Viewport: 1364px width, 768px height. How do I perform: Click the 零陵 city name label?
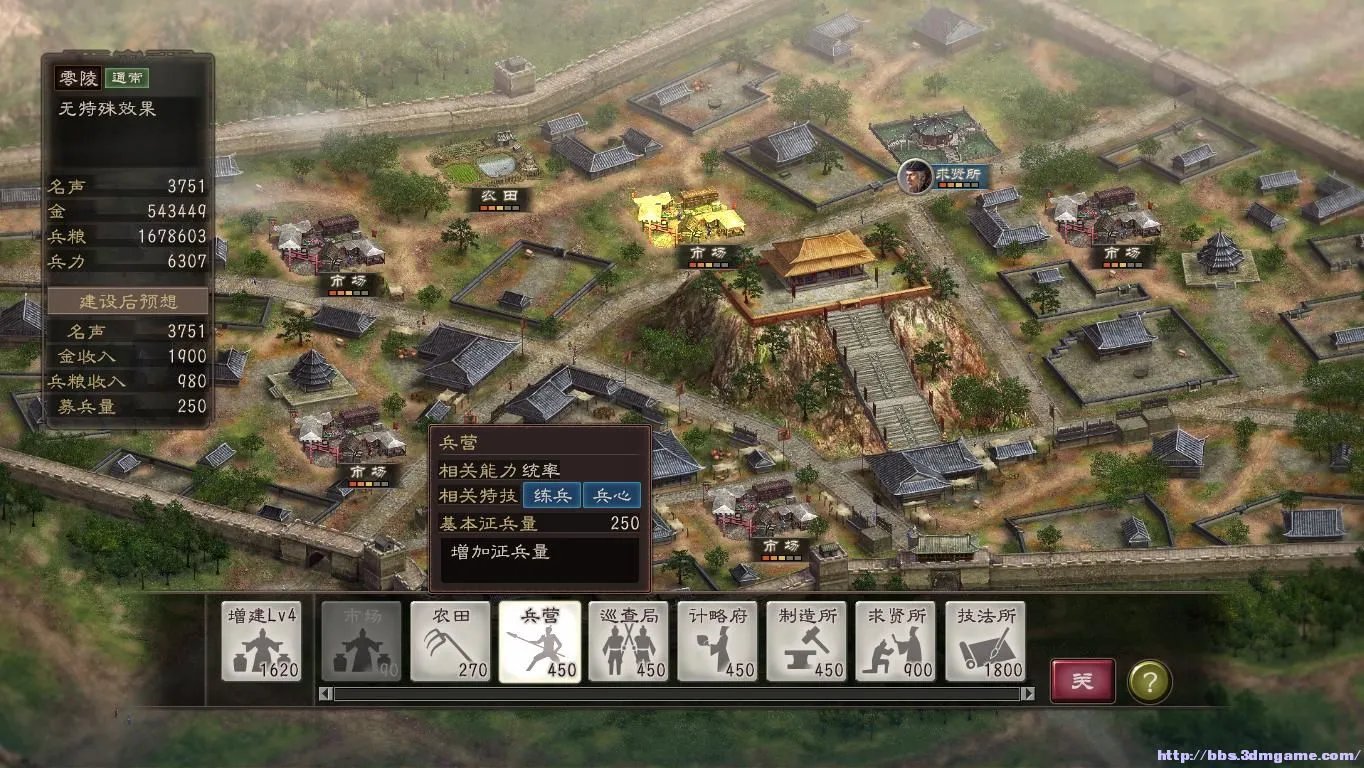pyautogui.click(x=80, y=79)
